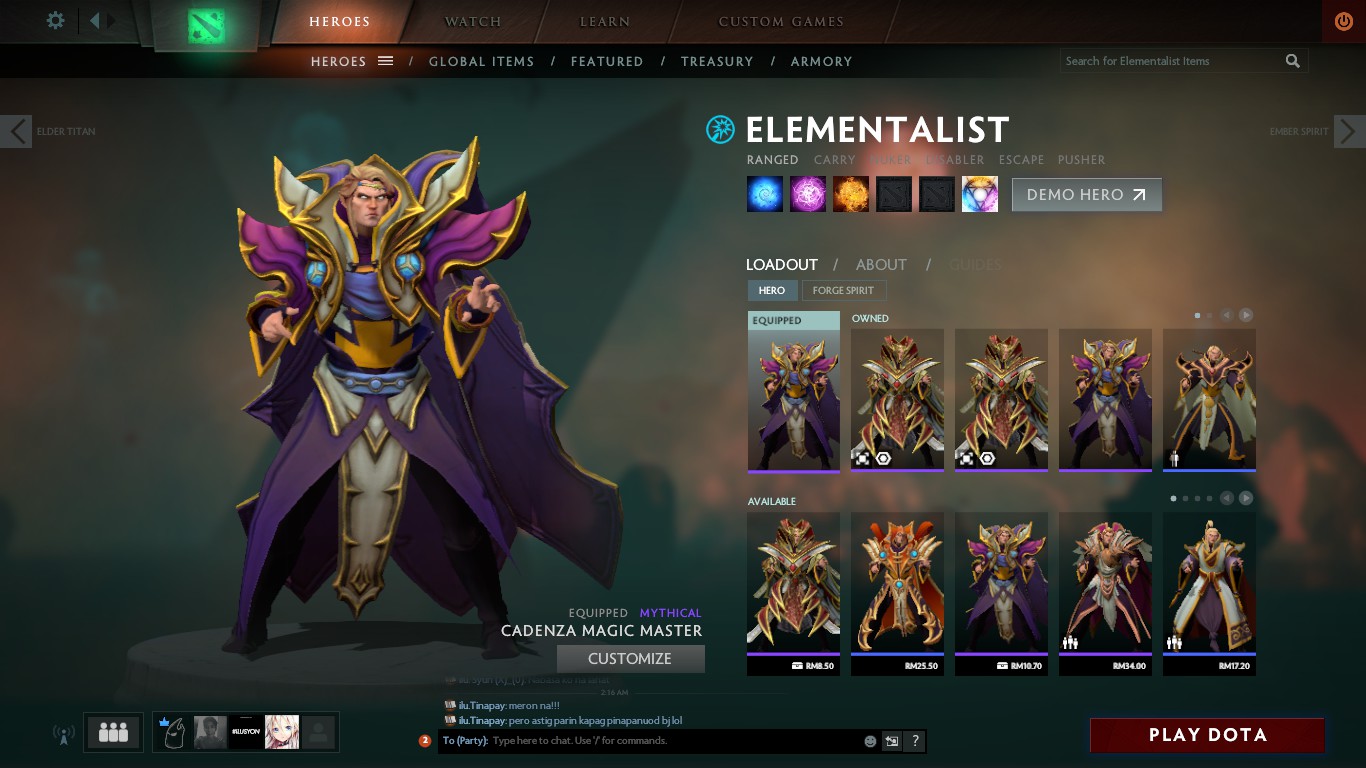
Task: Switch to the Forge Spirit loadout tab
Action: 844,290
